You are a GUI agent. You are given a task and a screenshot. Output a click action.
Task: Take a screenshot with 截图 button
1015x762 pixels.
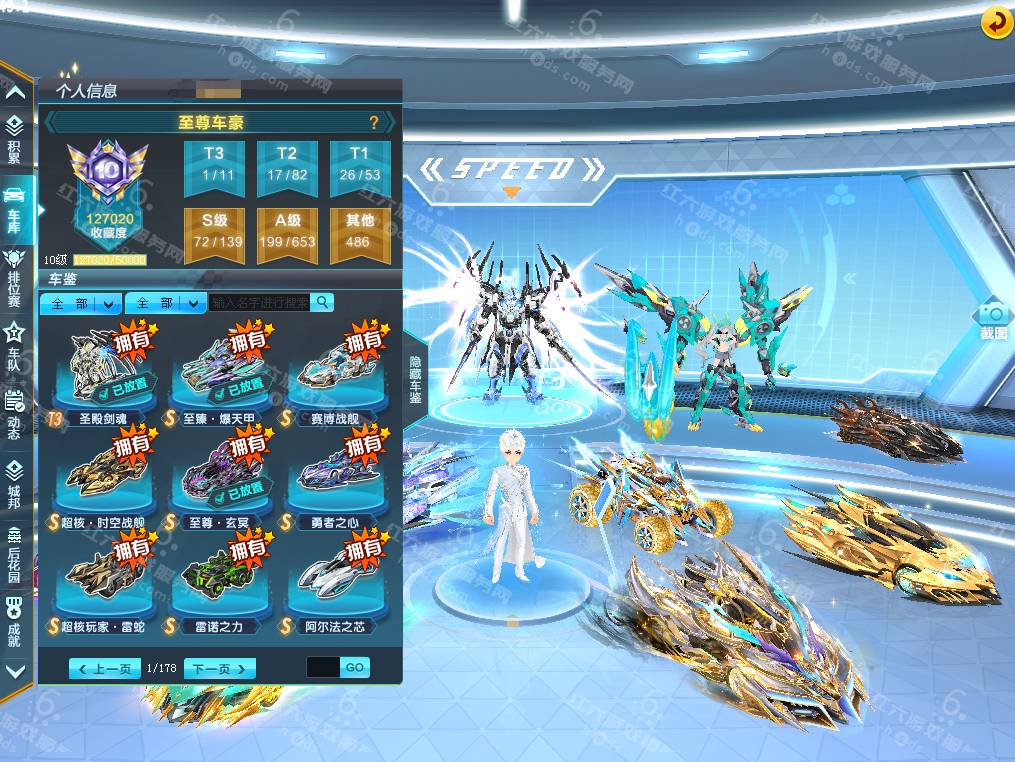pyautogui.click(x=993, y=319)
